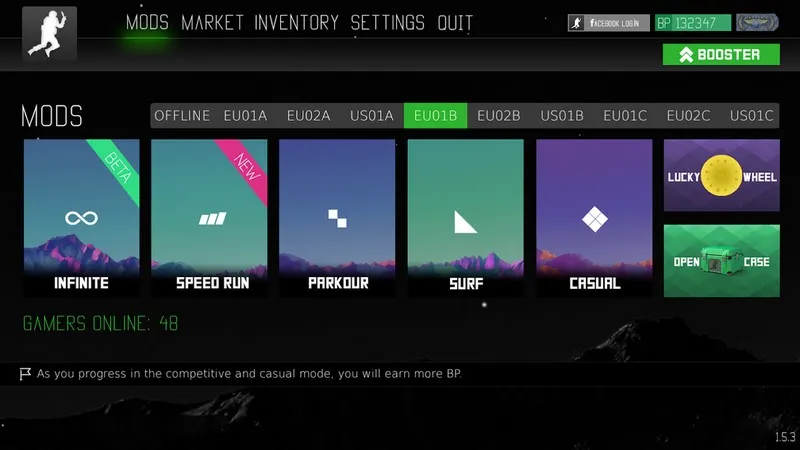Select the EU01A server tab
Screen dimensions: 800x450
(245, 116)
